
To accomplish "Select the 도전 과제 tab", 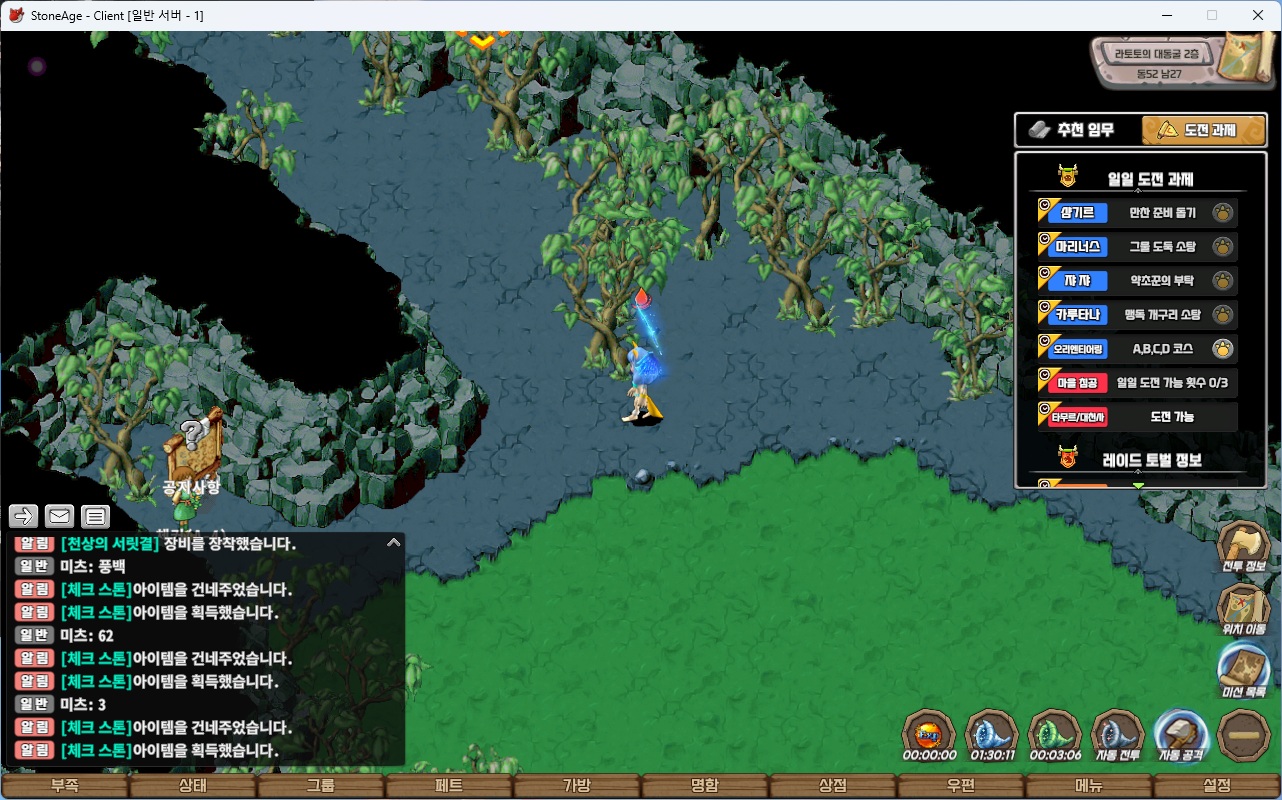I will pos(1204,130).
